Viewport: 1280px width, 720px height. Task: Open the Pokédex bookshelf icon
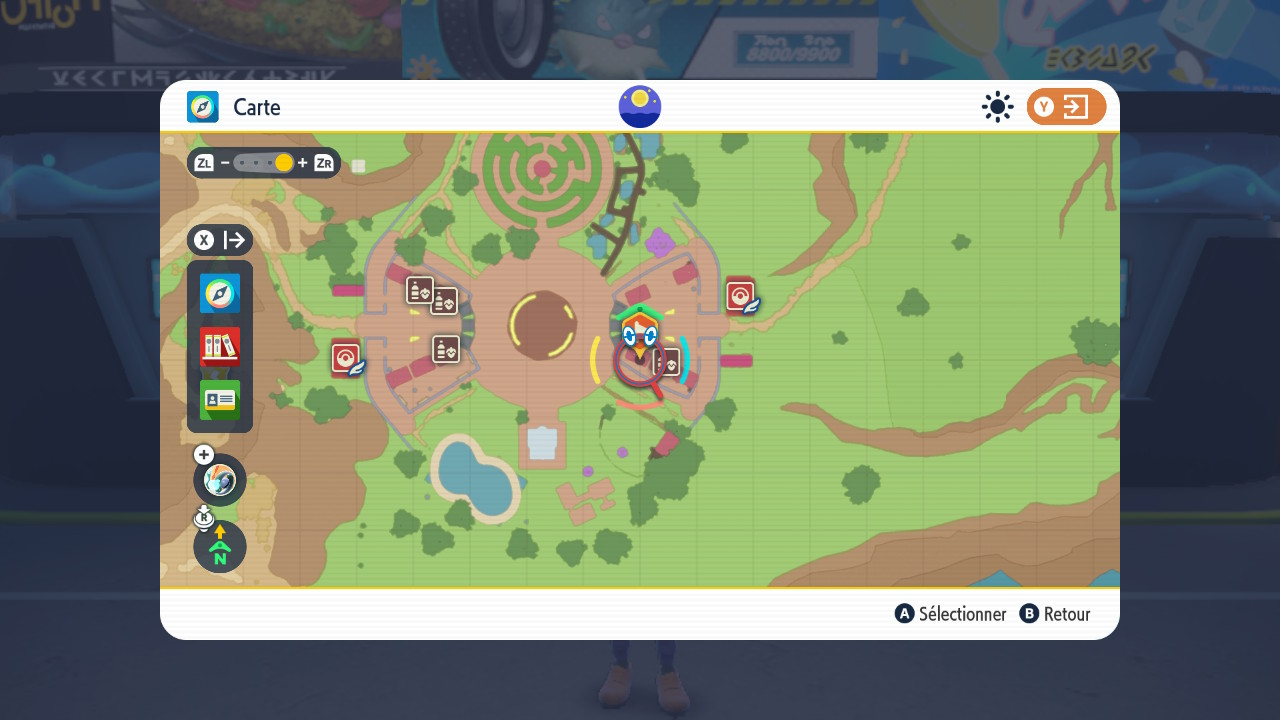[x=220, y=347]
